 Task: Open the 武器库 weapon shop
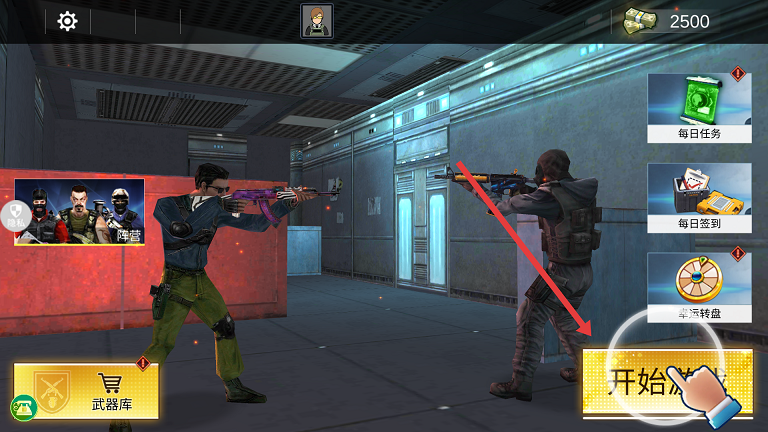coord(100,390)
